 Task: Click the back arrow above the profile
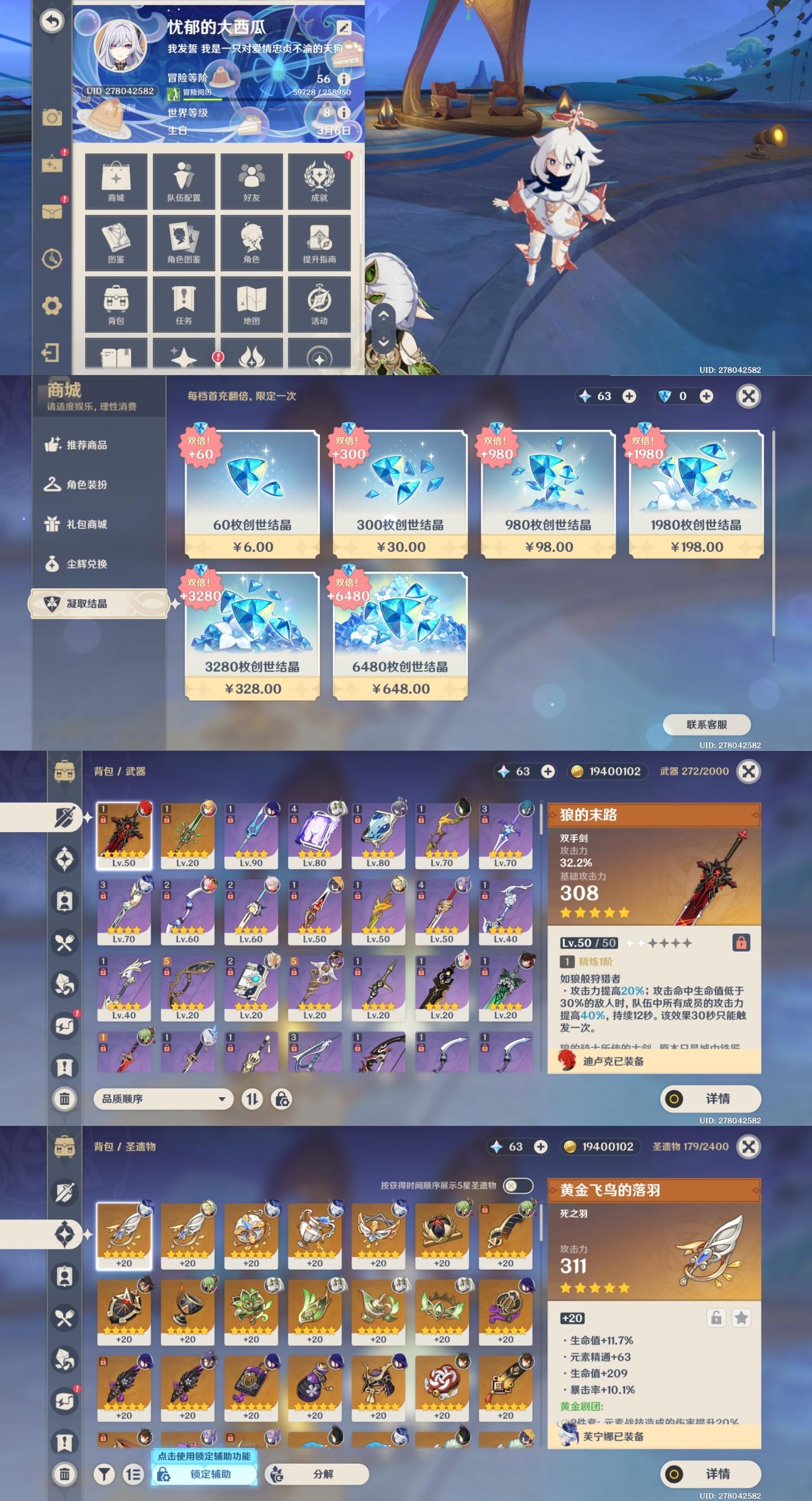(x=52, y=21)
